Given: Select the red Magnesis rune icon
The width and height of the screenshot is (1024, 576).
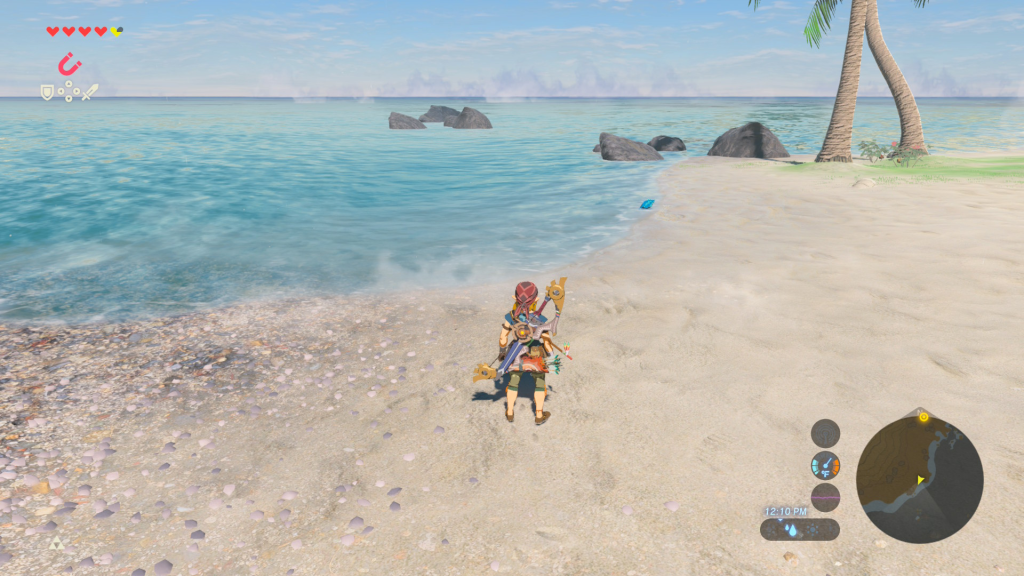Looking at the screenshot, I should pos(69,65).
